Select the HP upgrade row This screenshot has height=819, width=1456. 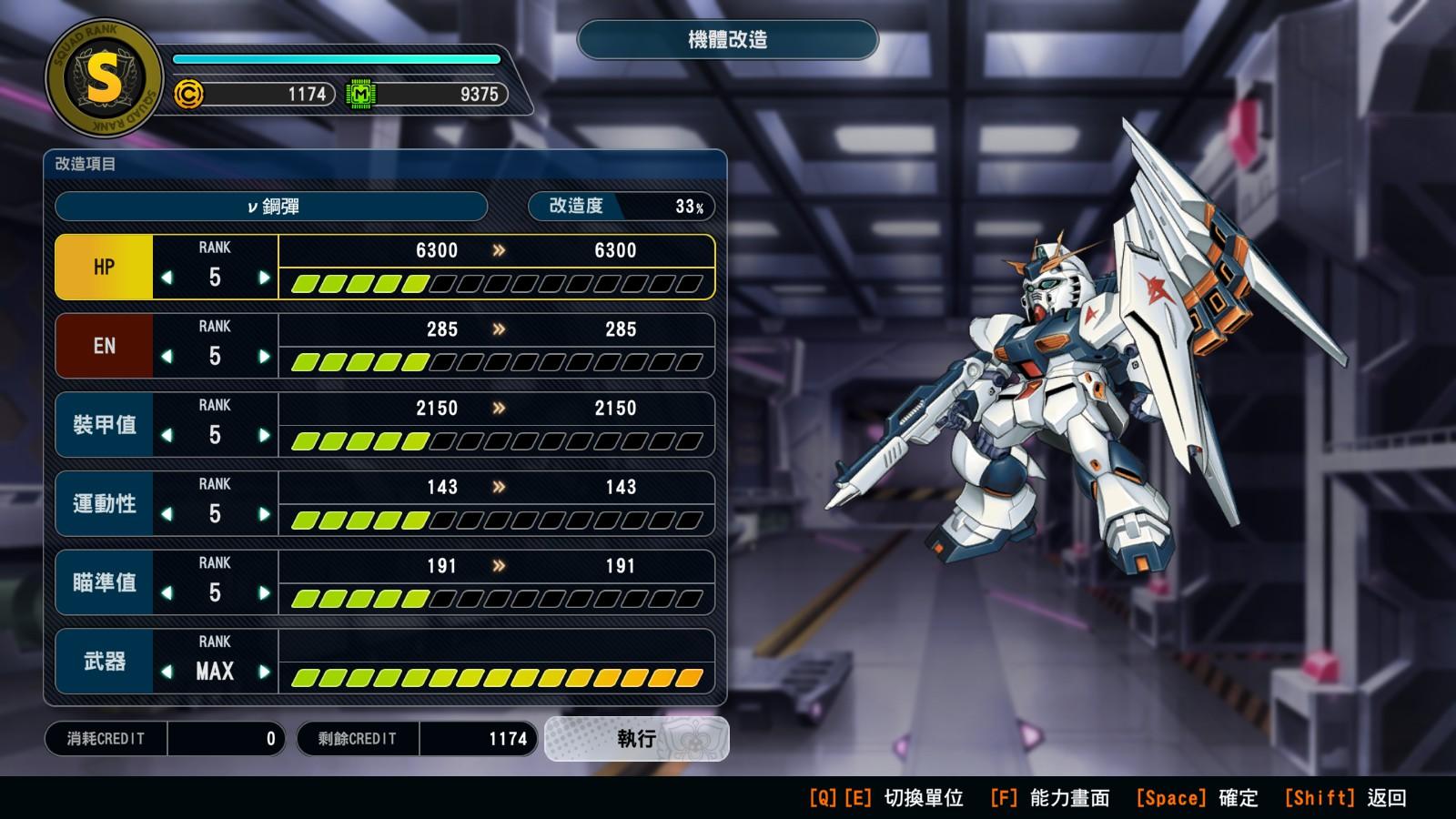pos(104,268)
